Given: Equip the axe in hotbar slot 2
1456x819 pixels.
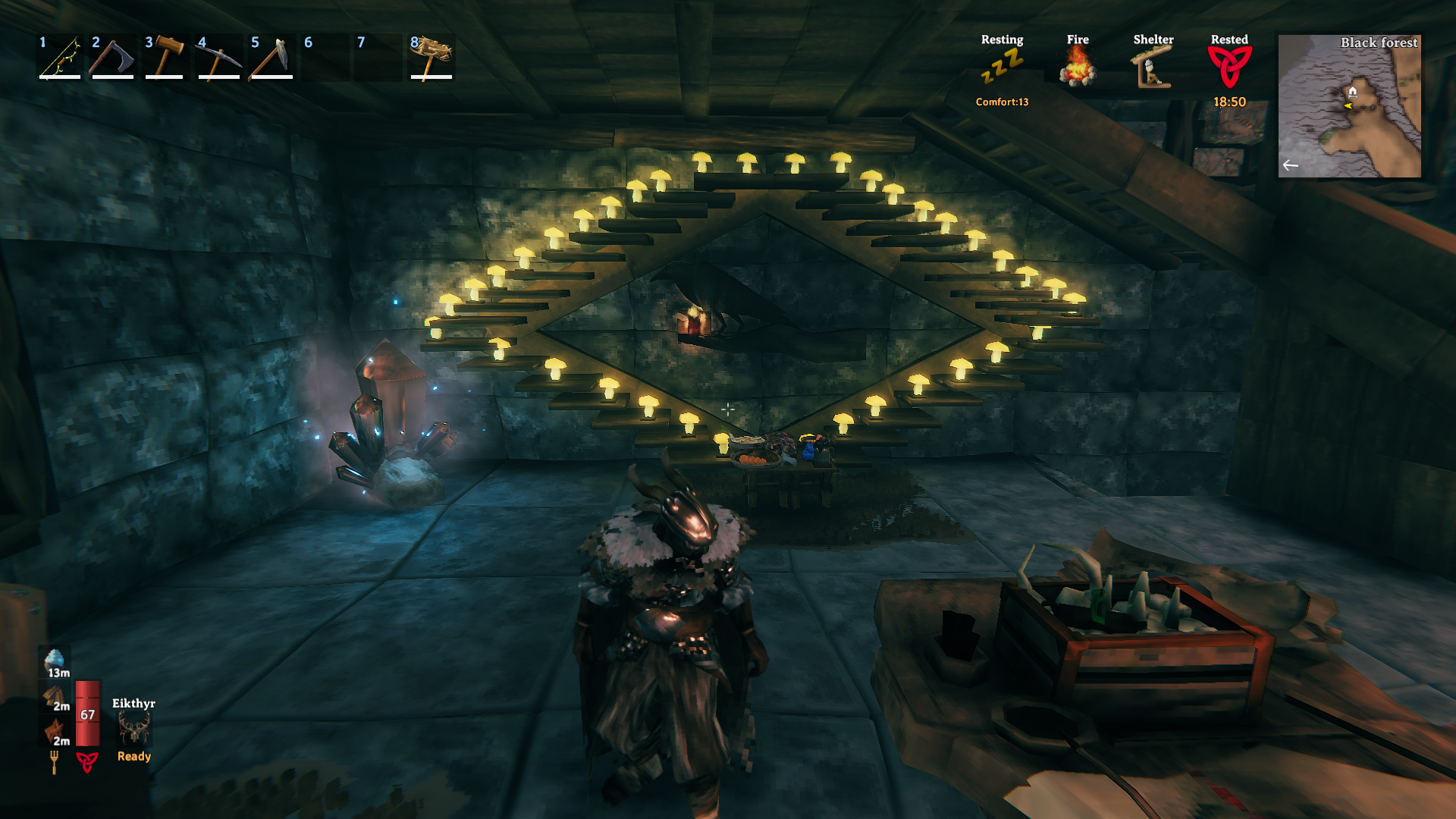Looking at the screenshot, I should click(x=113, y=58).
